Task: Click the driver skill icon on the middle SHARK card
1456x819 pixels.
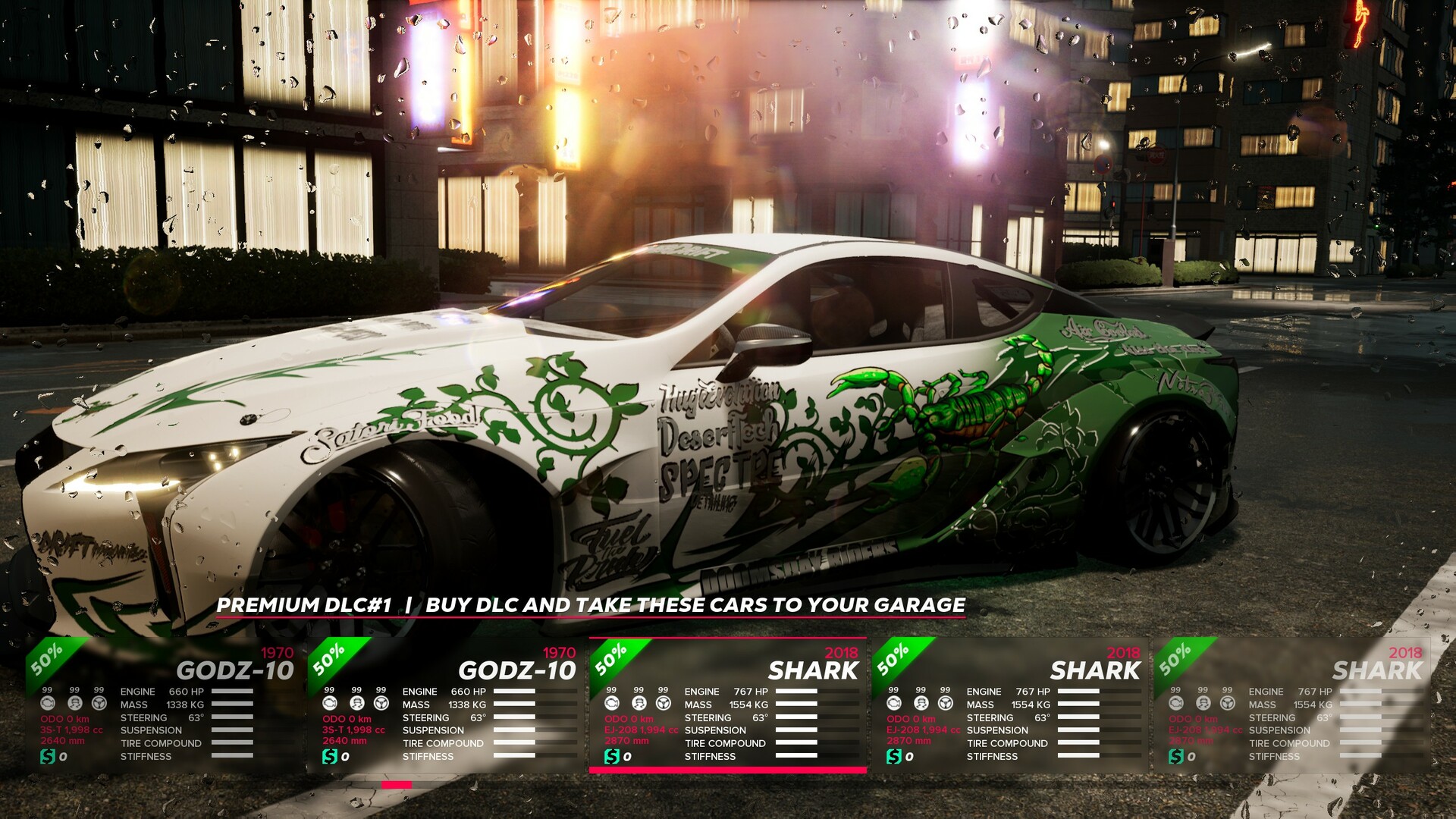Action: click(639, 704)
